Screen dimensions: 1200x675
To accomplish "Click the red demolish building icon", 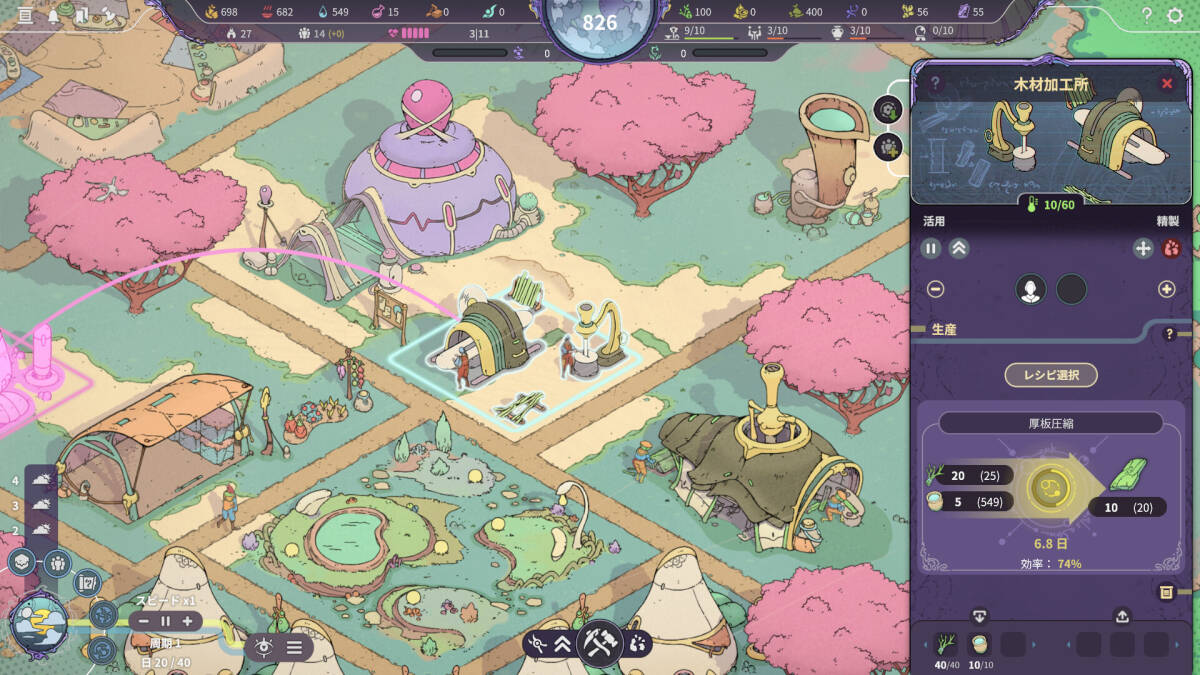I will click(1171, 249).
